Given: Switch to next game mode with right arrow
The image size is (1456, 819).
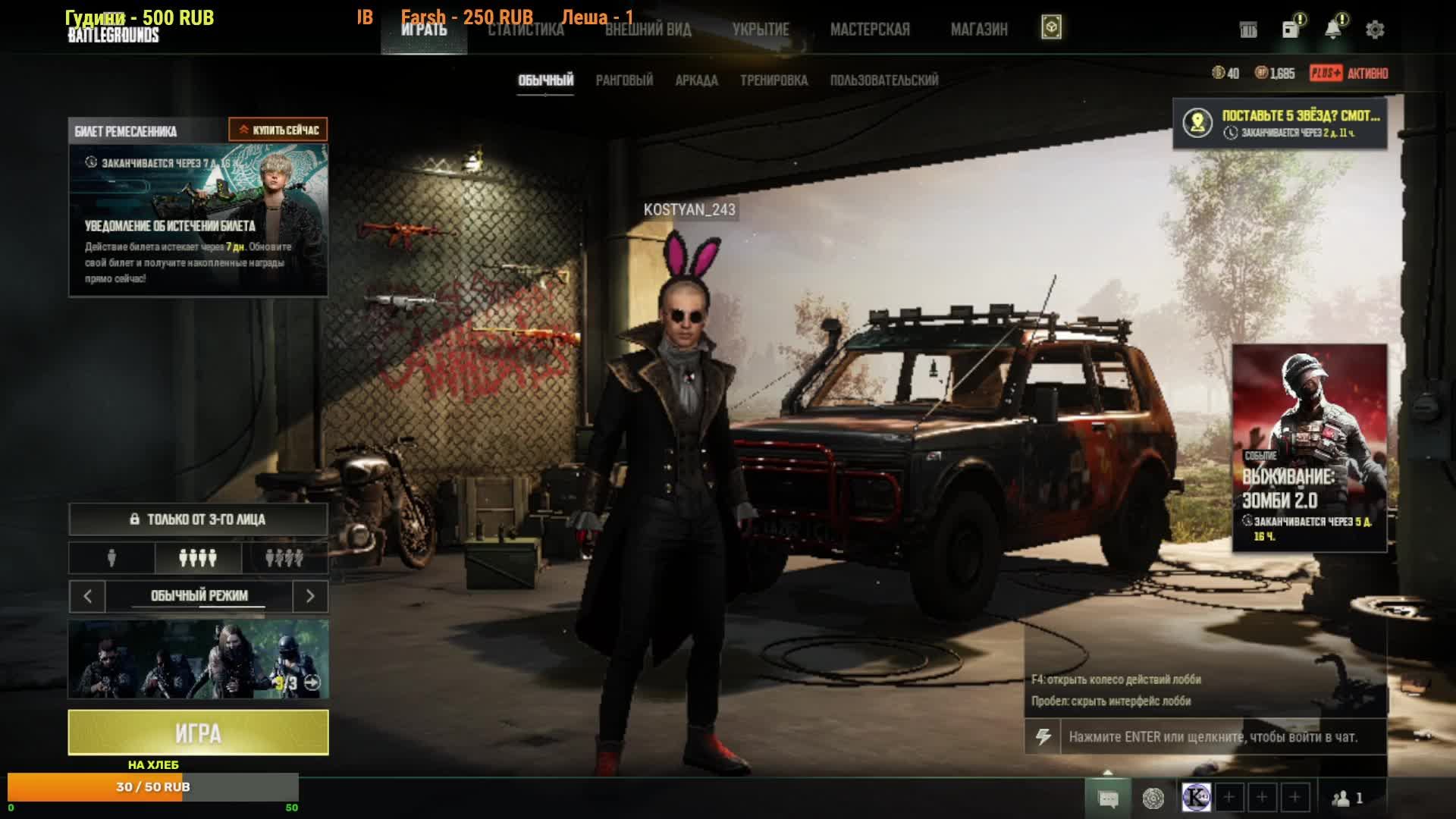Looking at the screenshot, I should tap(310, 596).
